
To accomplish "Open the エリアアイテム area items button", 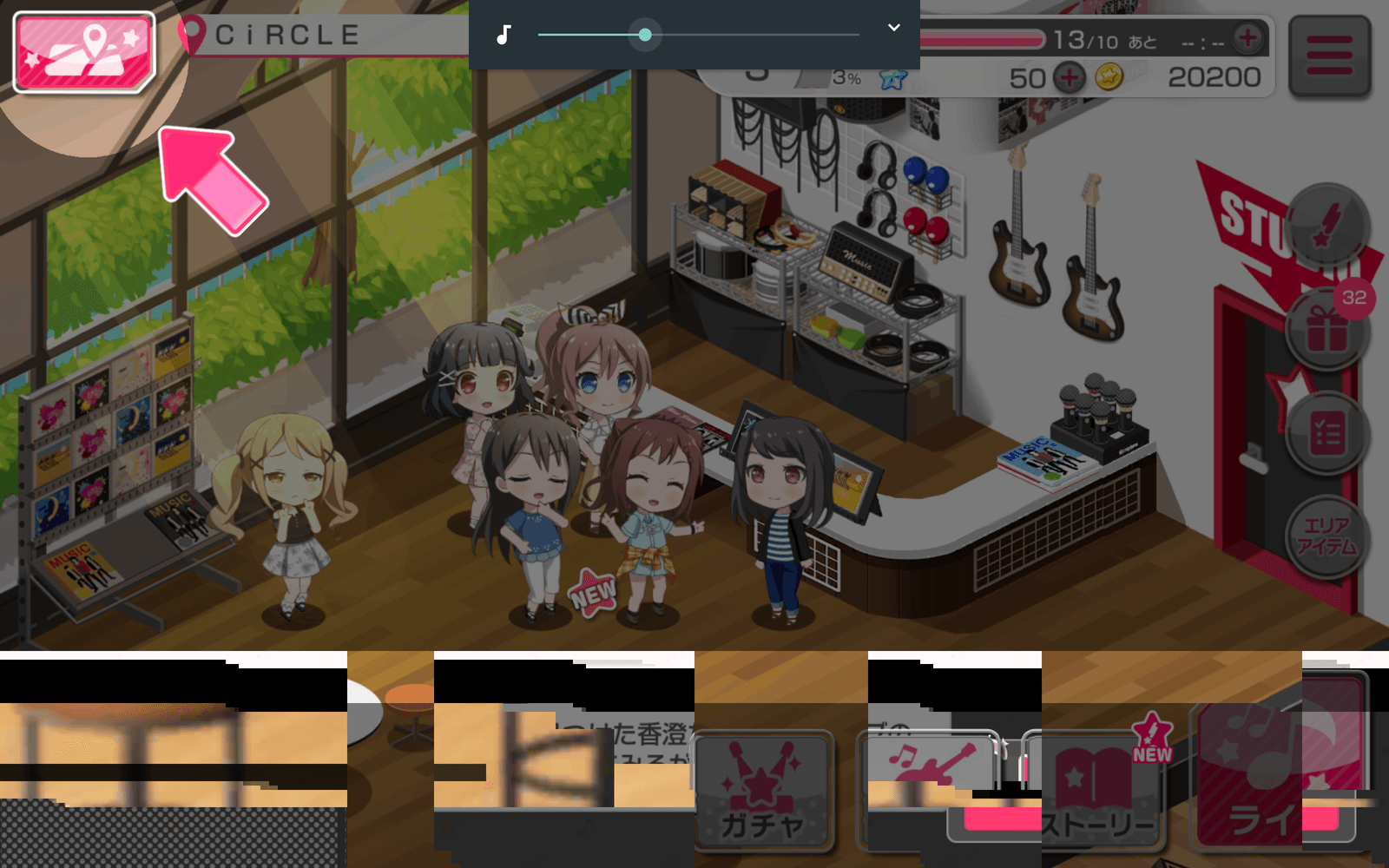I will pos(1326,536).
